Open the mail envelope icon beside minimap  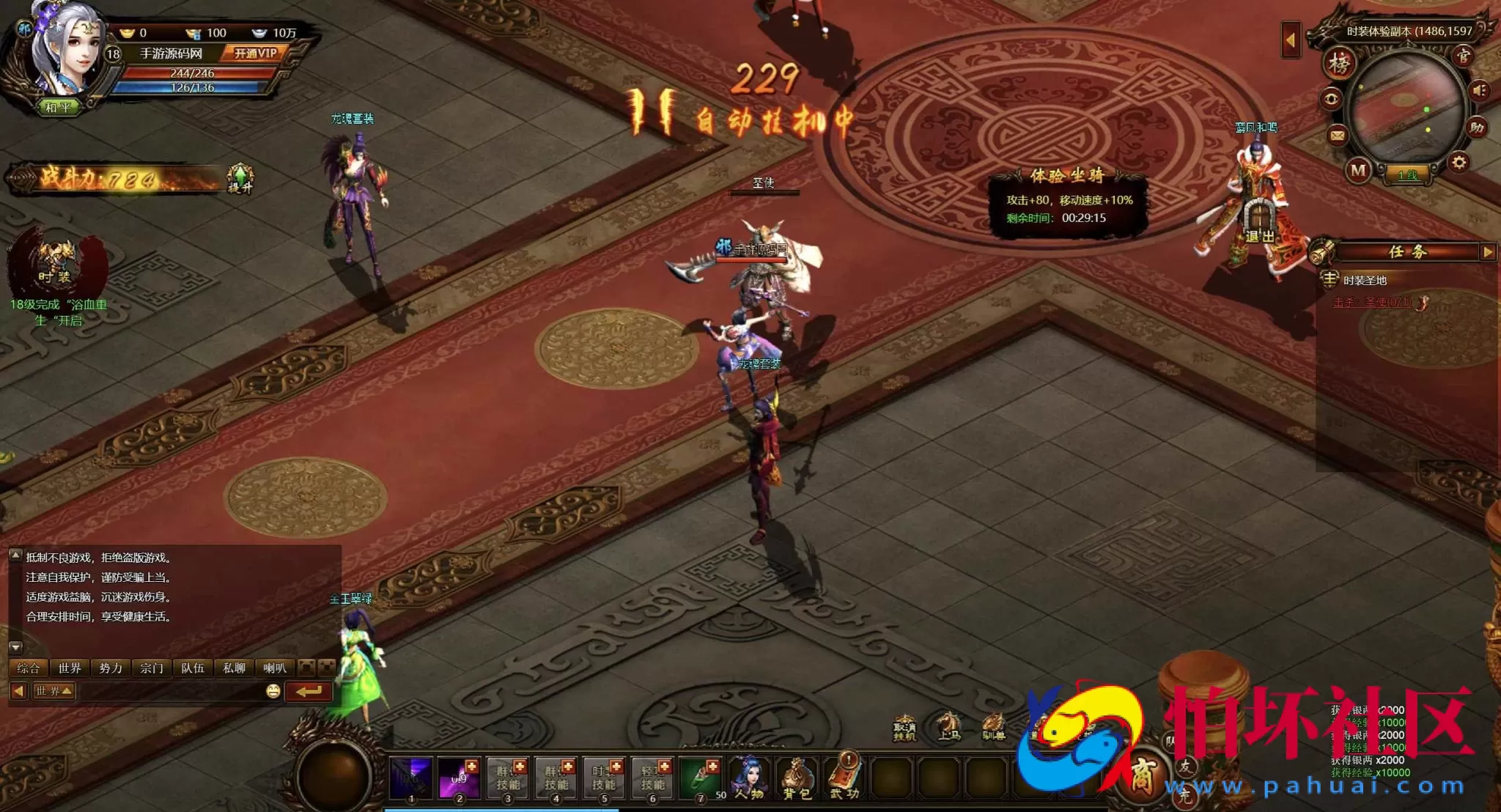pyautogui.click(x=1336, y=136)
